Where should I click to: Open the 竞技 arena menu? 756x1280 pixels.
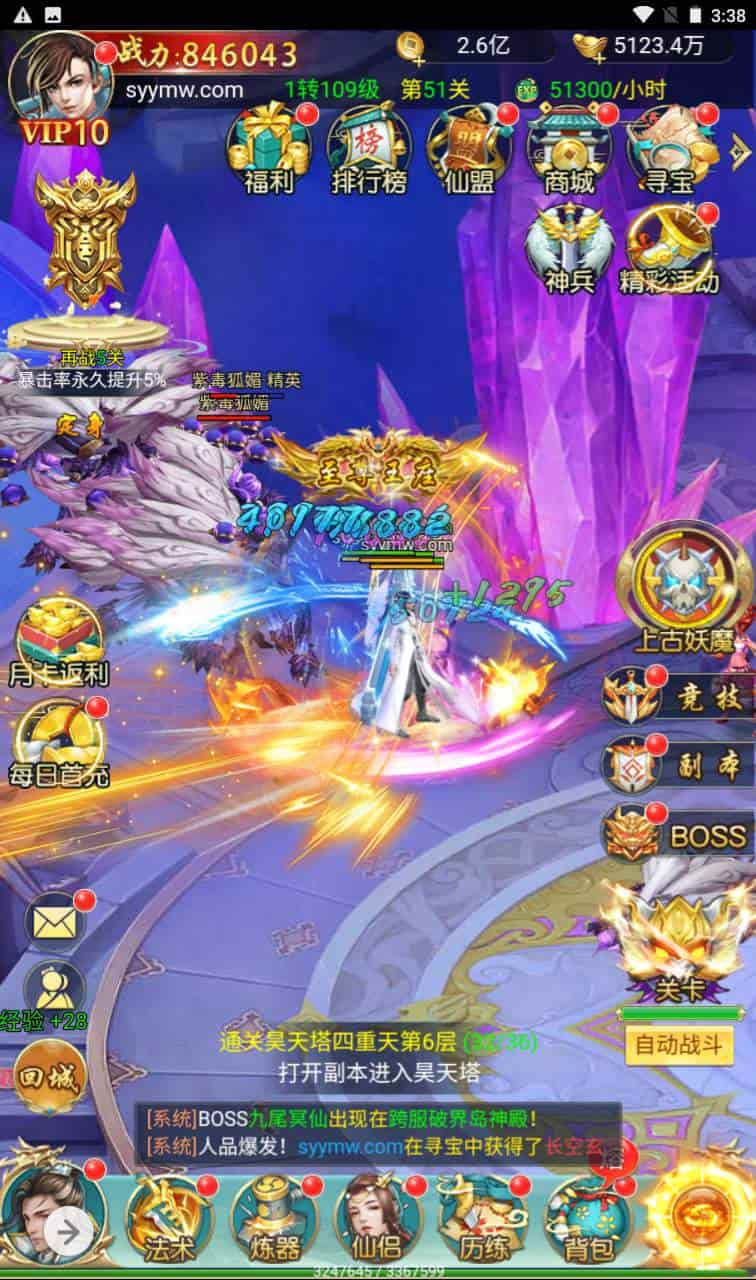click(680, 698)
